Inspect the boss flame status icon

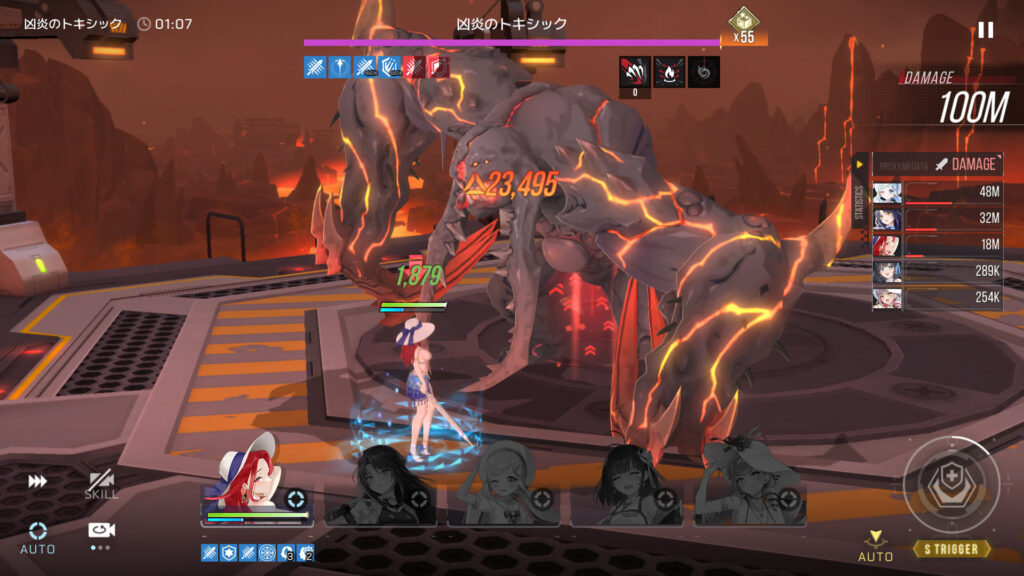click(x=669, y=71)
